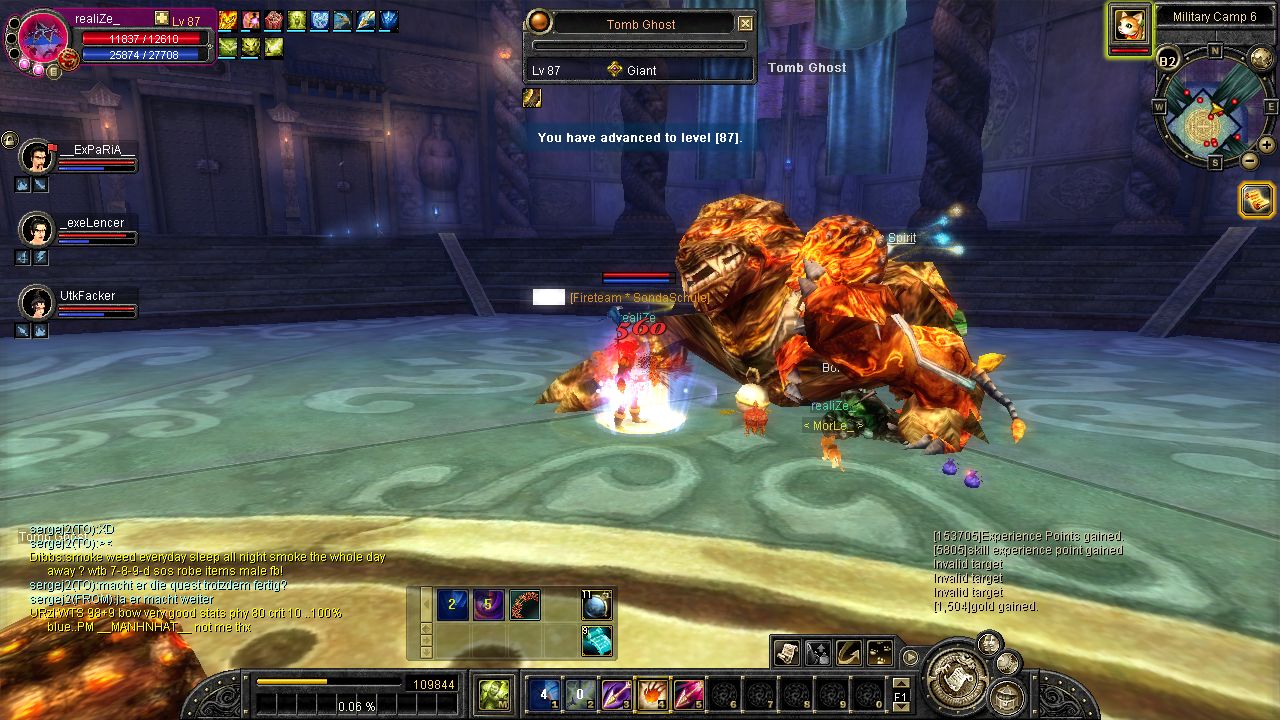Click the green M skill button
Image resolution: width=1280 pixels, height=720 pixels.
point(493,694)
